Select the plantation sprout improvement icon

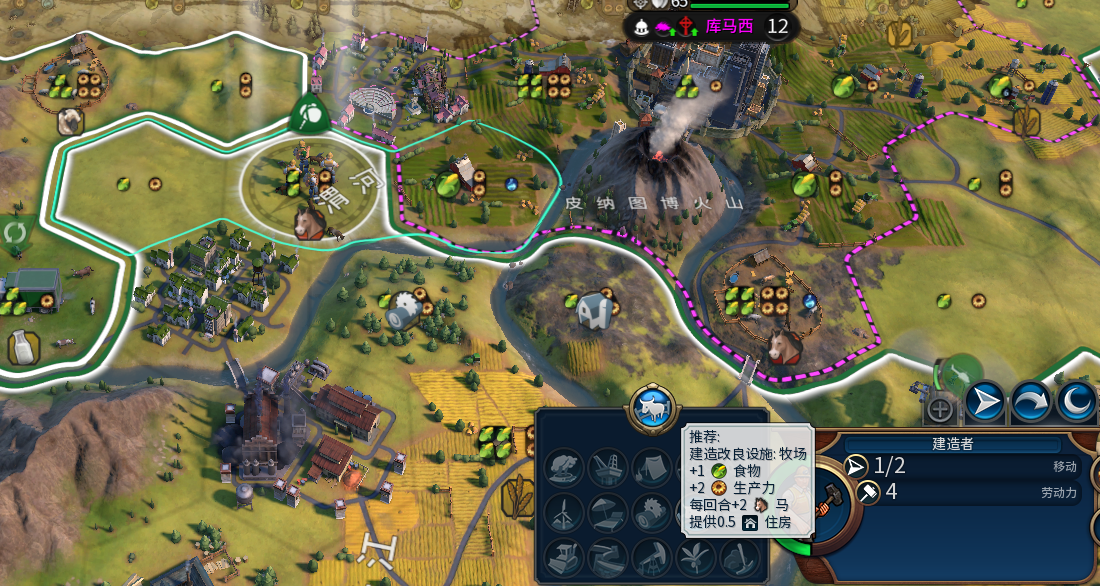[695, 556]
